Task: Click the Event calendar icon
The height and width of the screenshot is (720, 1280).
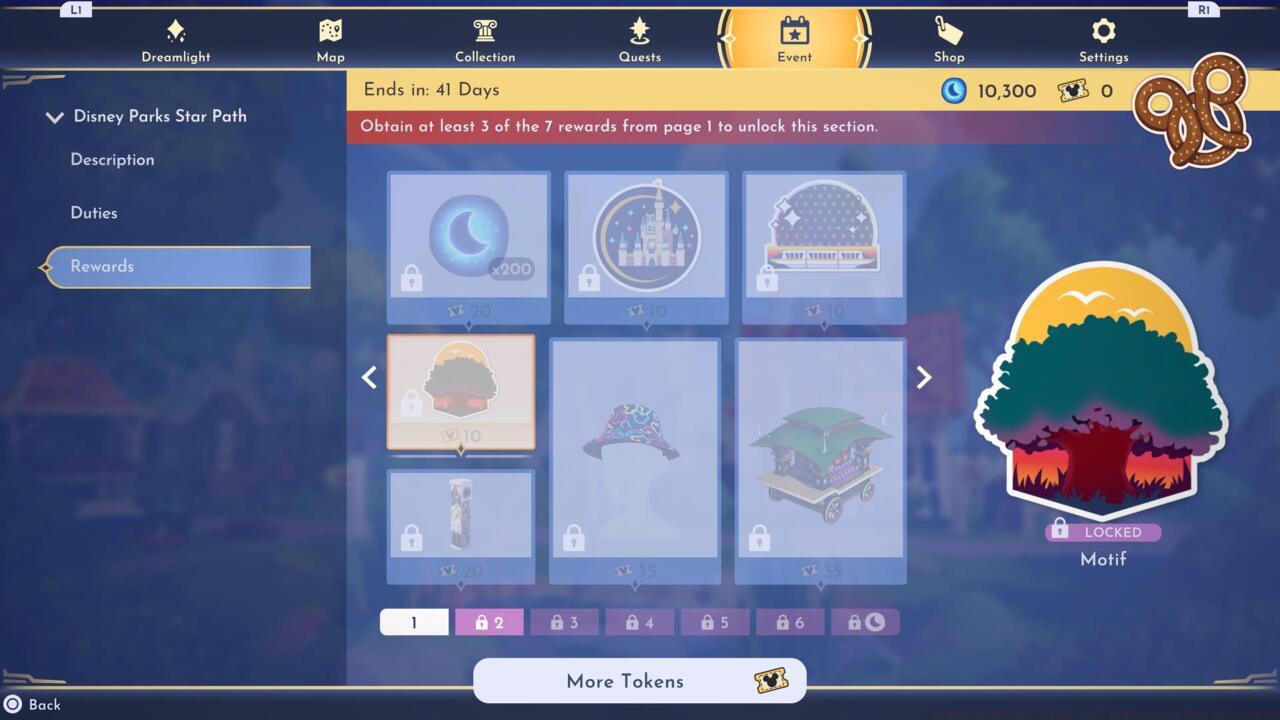Action: pyautogui.click(x=794, y=31)
